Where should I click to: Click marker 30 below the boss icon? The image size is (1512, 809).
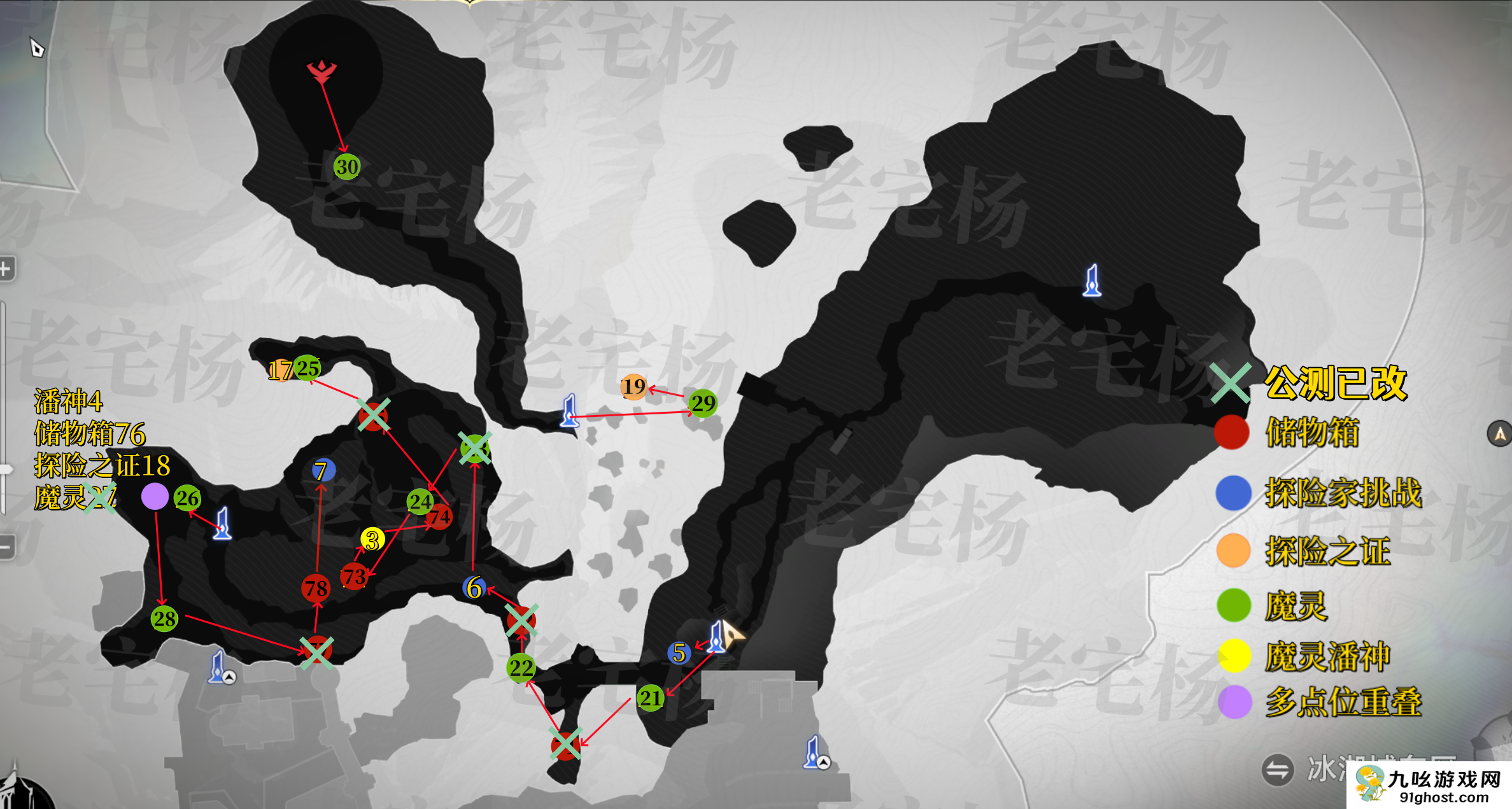[346, 165]
